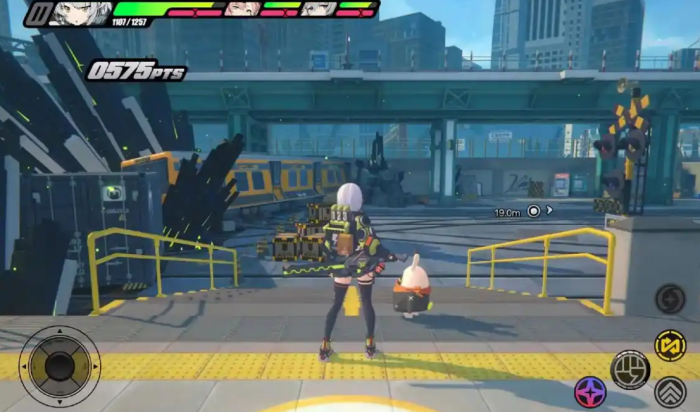Tap the fist basic attack button
Screen dimensions: 700x412
(x=630, y=369)
